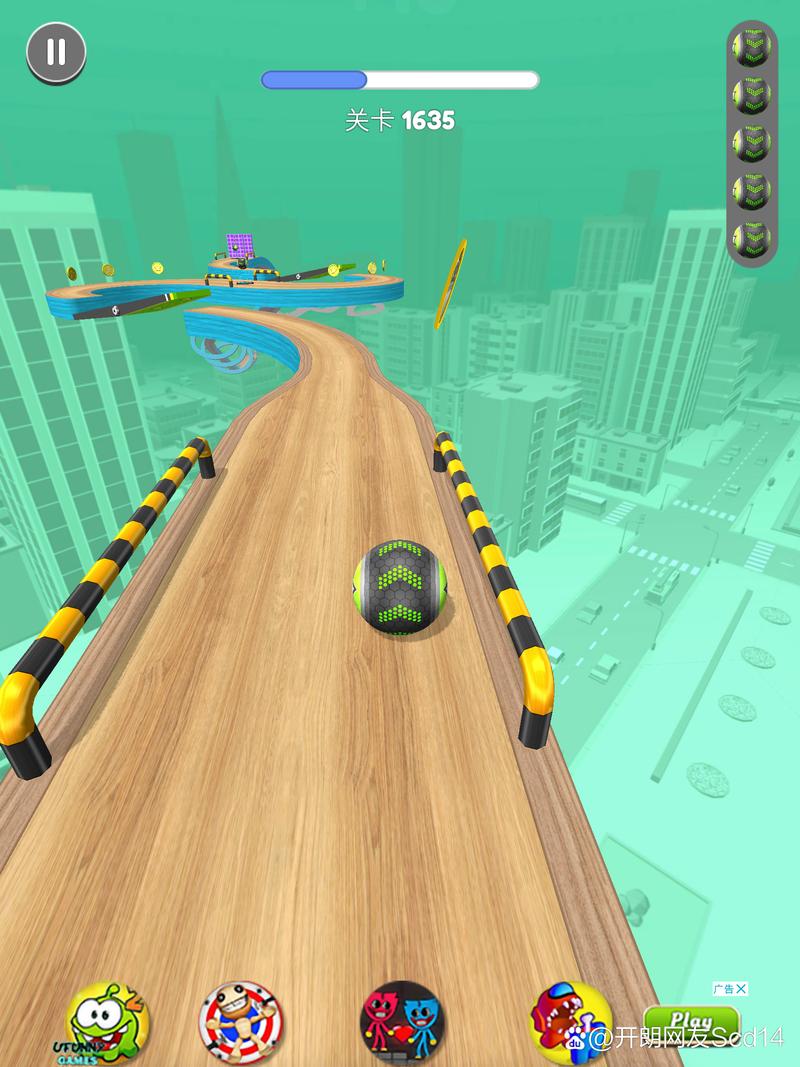This screenshot has width=800, height=1067.
Task: Click the green Play ad button
Action: (690, 1022)
